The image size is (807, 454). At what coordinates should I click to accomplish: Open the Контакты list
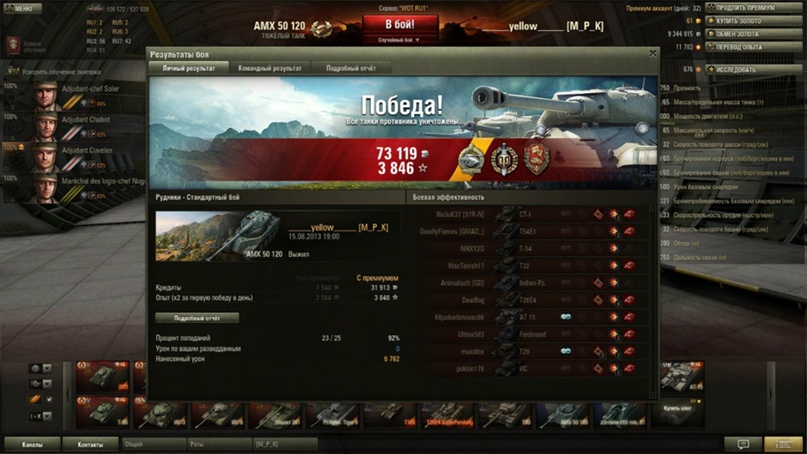pos(90,443)
